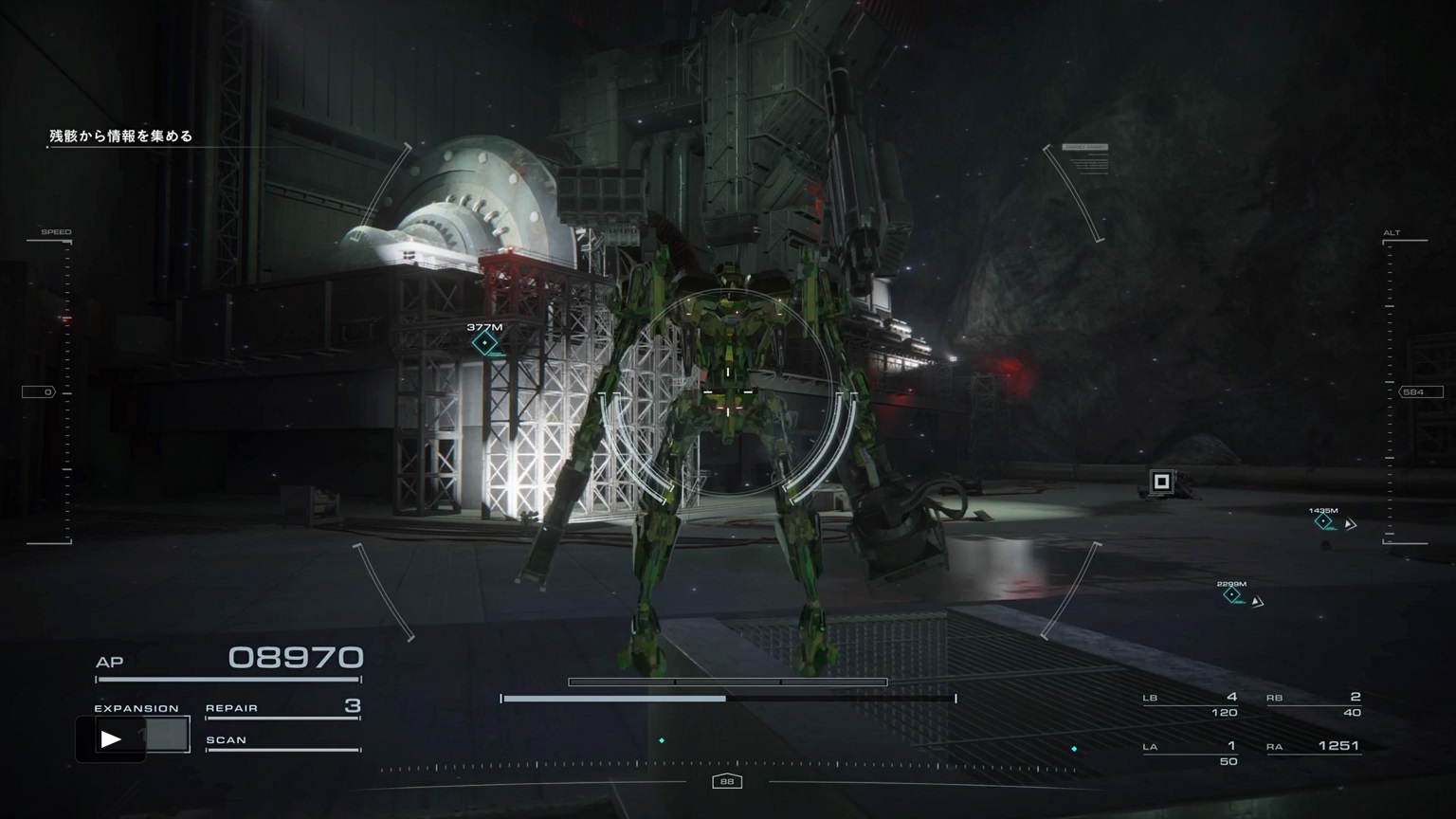The image size is (1456, 819).
Task: Select the LB shoulder weapon slot
Action: 1191,704
